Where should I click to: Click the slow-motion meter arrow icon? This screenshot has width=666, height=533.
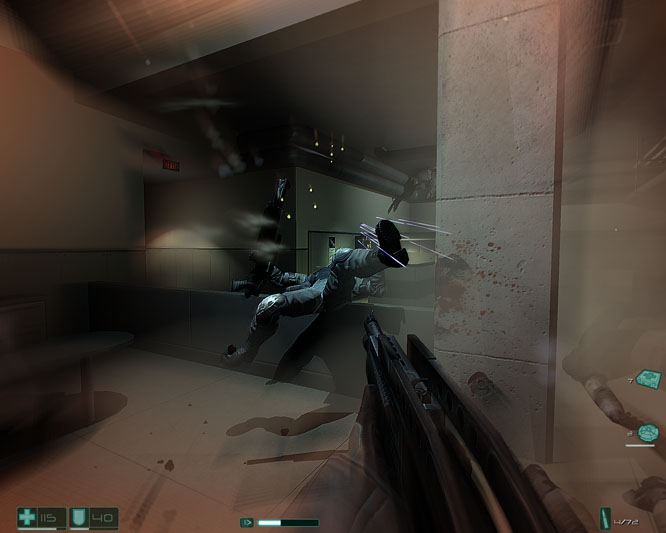pos(246,522)
